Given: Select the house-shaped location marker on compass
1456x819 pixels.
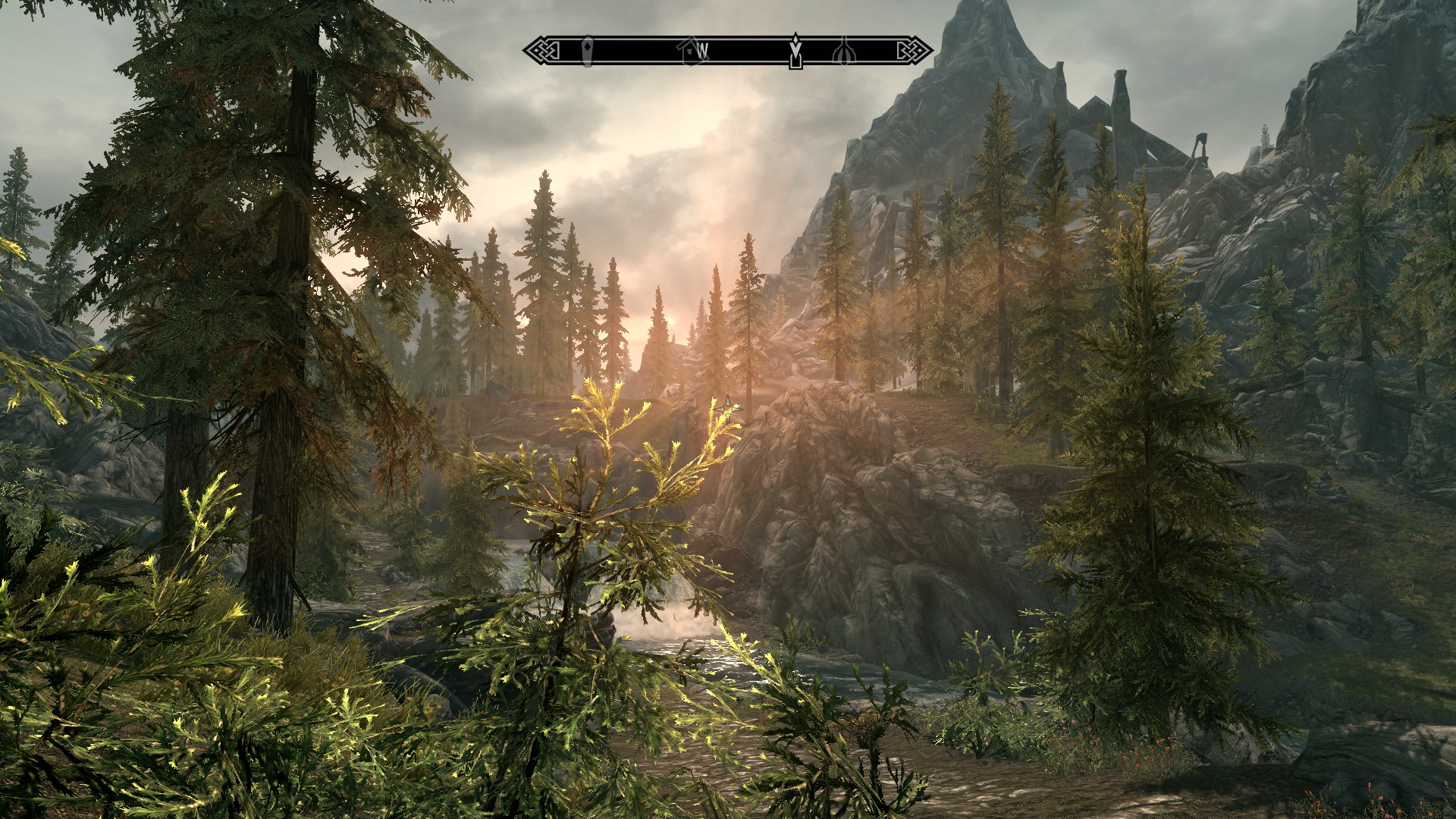Looking at the screenshot, I should [x=689, y=51].
